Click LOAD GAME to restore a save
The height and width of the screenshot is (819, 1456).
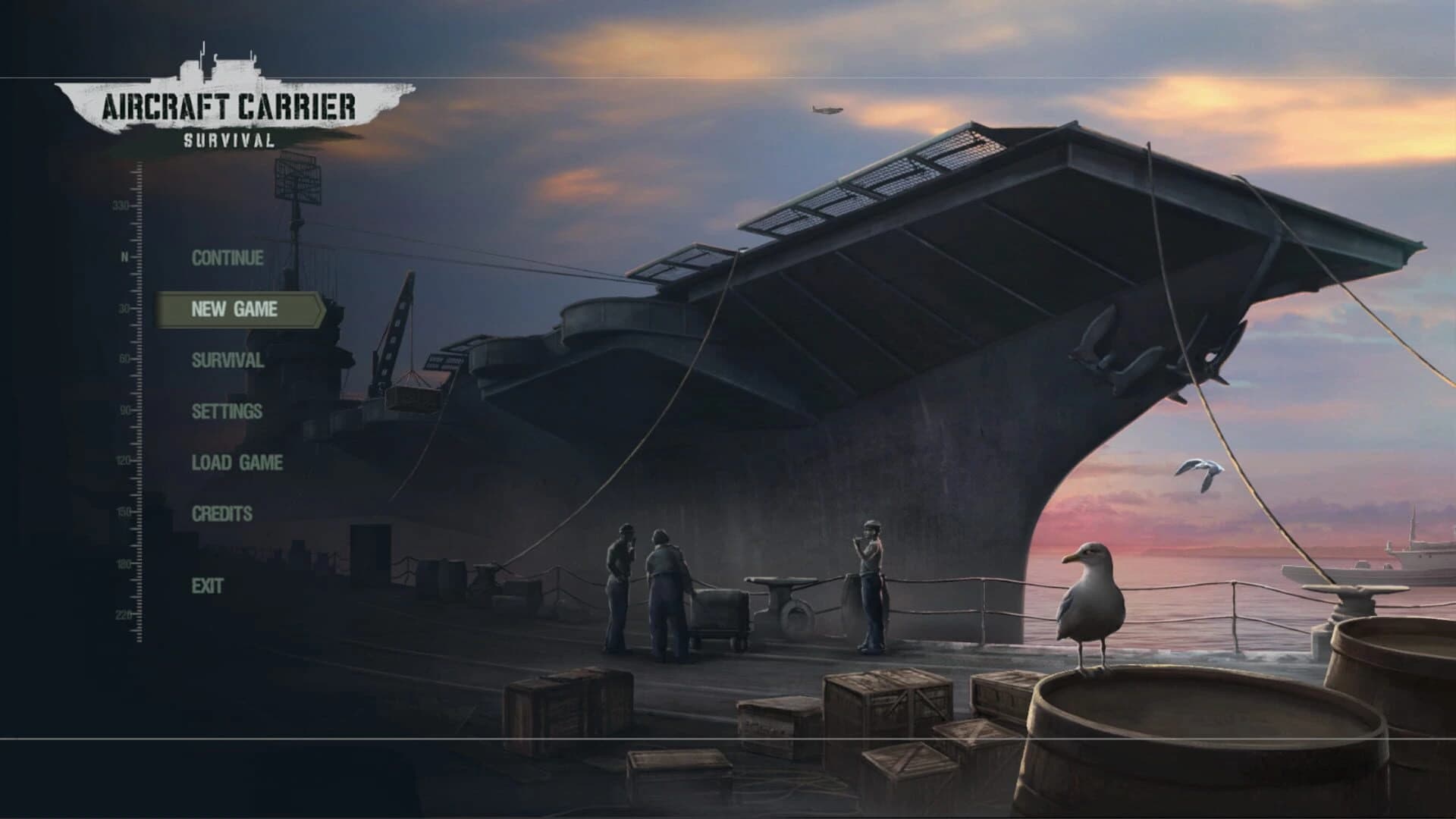[x=237, y=462]
